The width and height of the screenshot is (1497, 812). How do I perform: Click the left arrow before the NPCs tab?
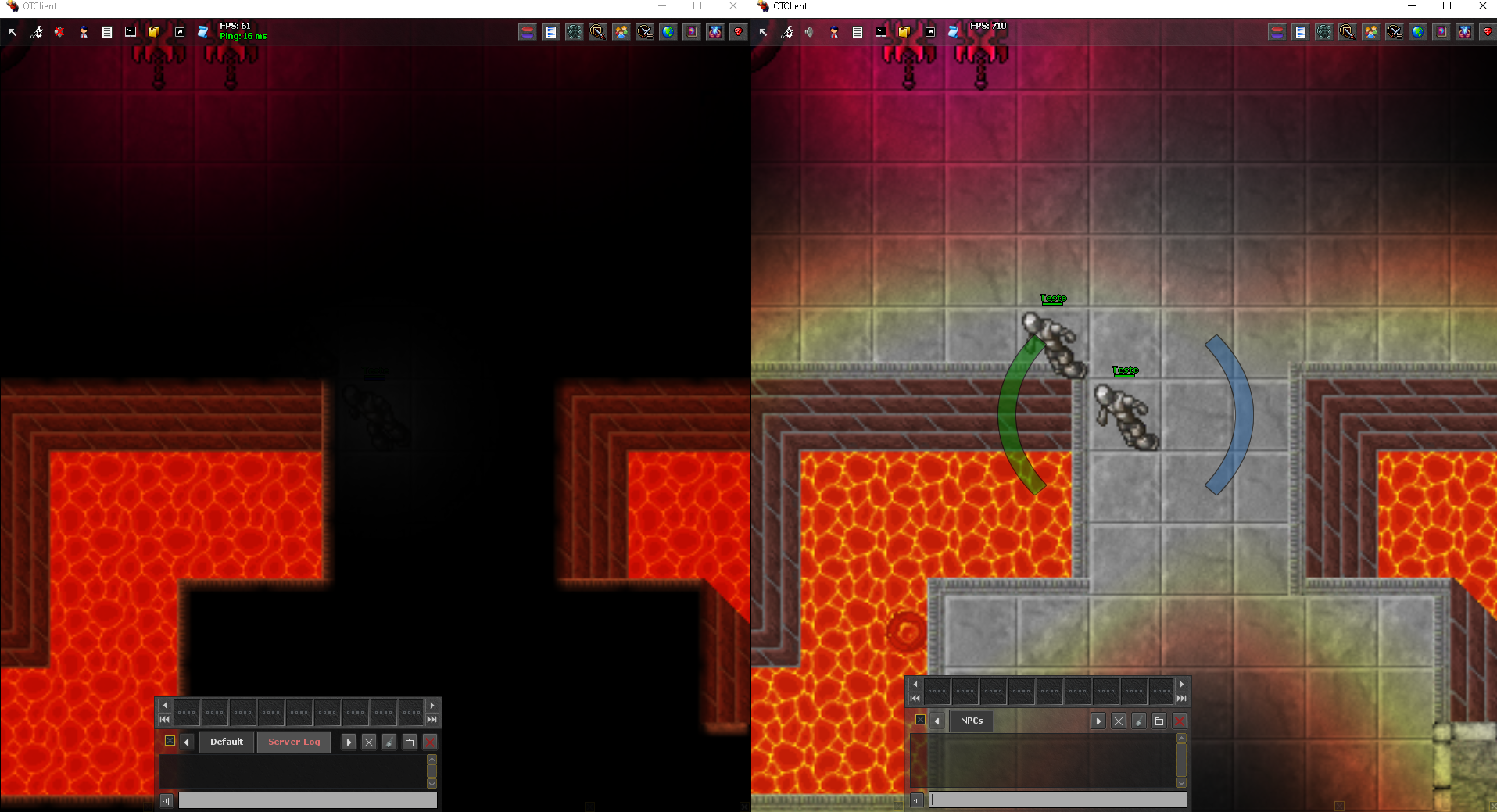click(937, 721)
